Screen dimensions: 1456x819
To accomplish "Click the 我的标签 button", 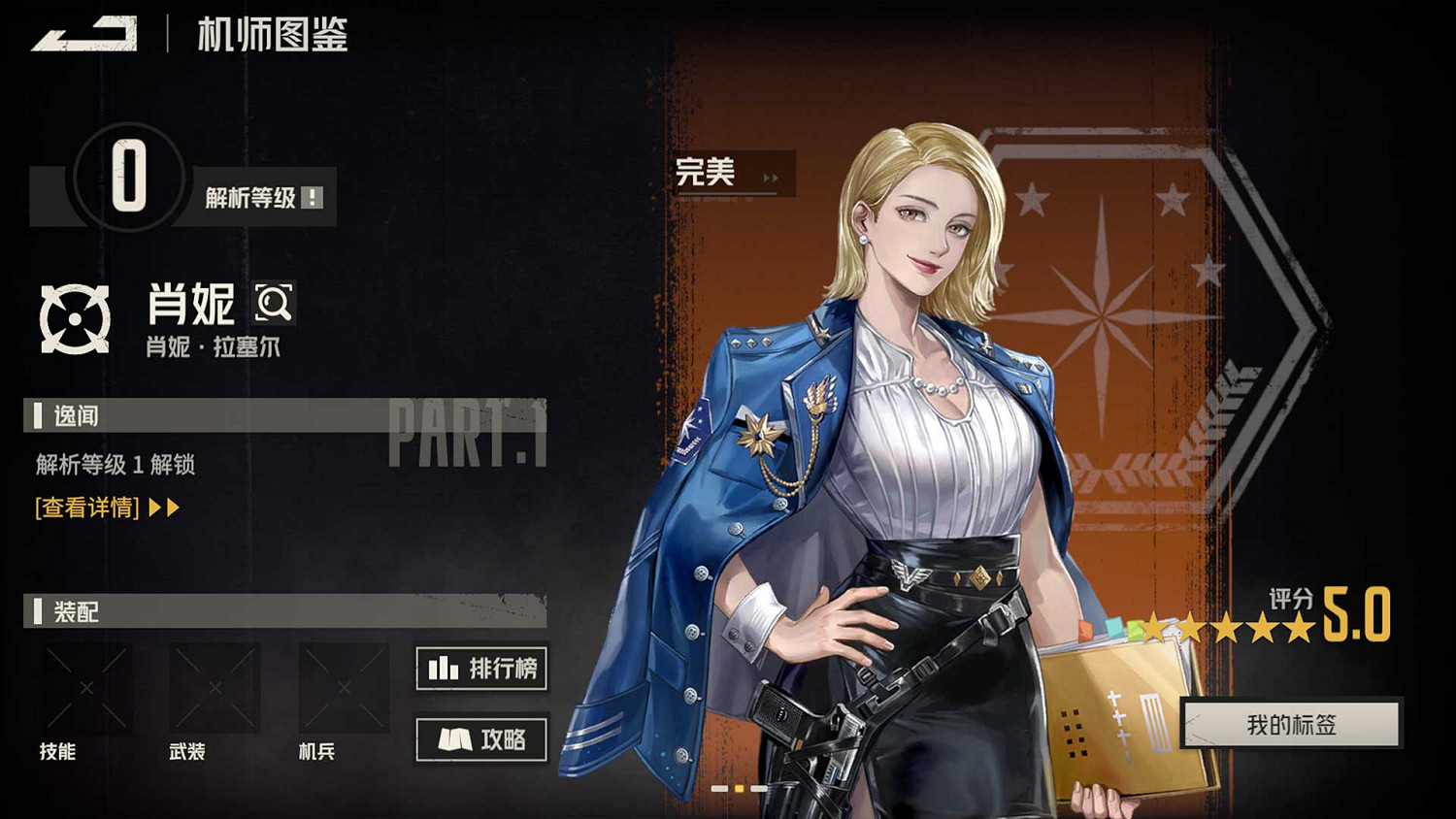I will tap(1289, 723).
